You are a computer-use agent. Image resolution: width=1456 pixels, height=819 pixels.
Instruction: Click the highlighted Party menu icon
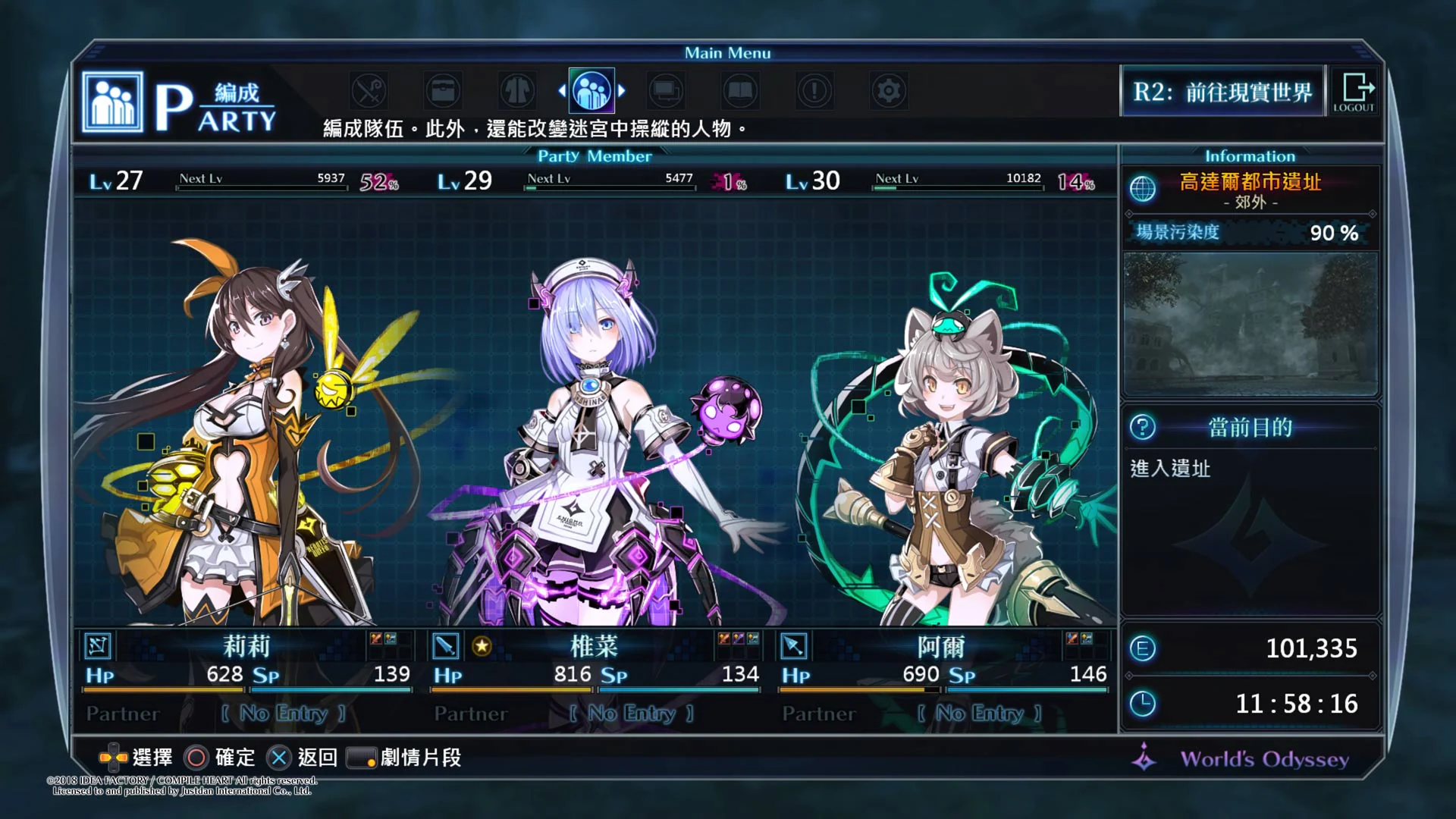(591, 89)
